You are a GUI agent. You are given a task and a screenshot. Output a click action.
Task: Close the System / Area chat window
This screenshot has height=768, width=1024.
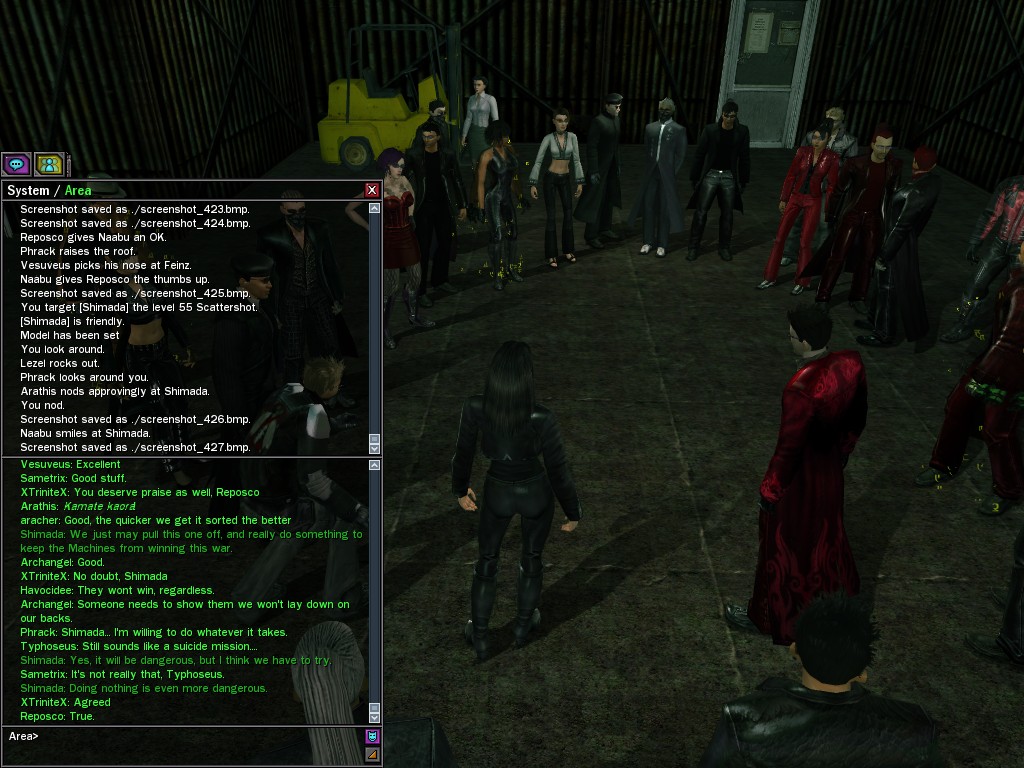pyautogui.click(x=372, y=190)
